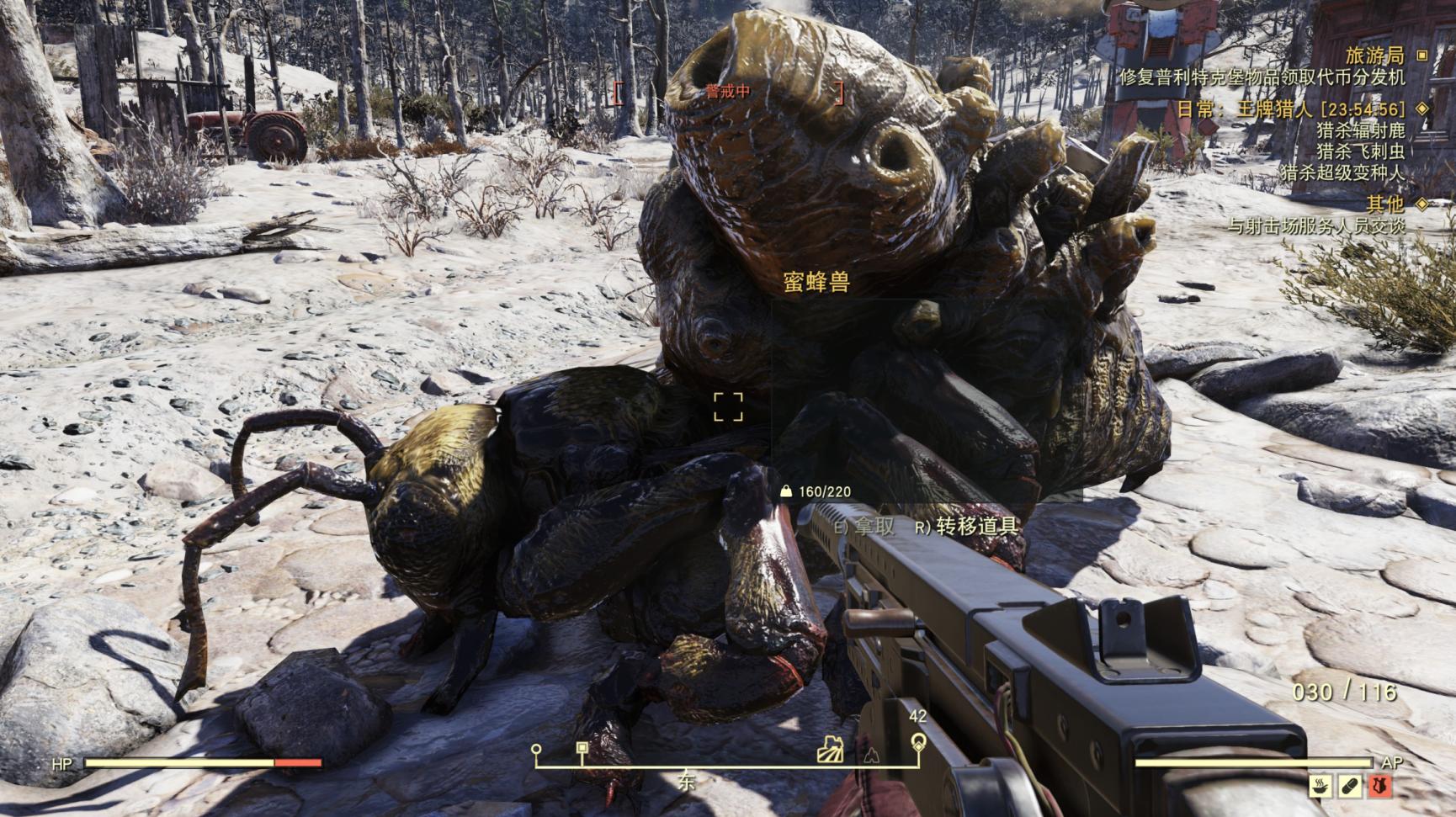1456x817 pixels.
Task: Open the 其他 quest category
Action: [1384, 204]
